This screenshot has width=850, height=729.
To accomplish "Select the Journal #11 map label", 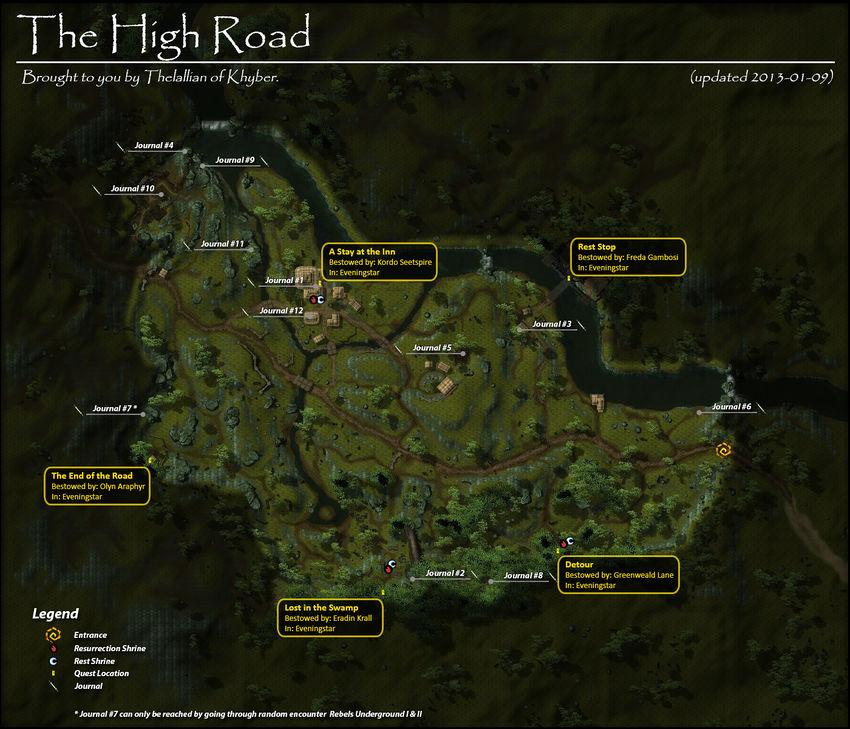I will coord(222,244).
